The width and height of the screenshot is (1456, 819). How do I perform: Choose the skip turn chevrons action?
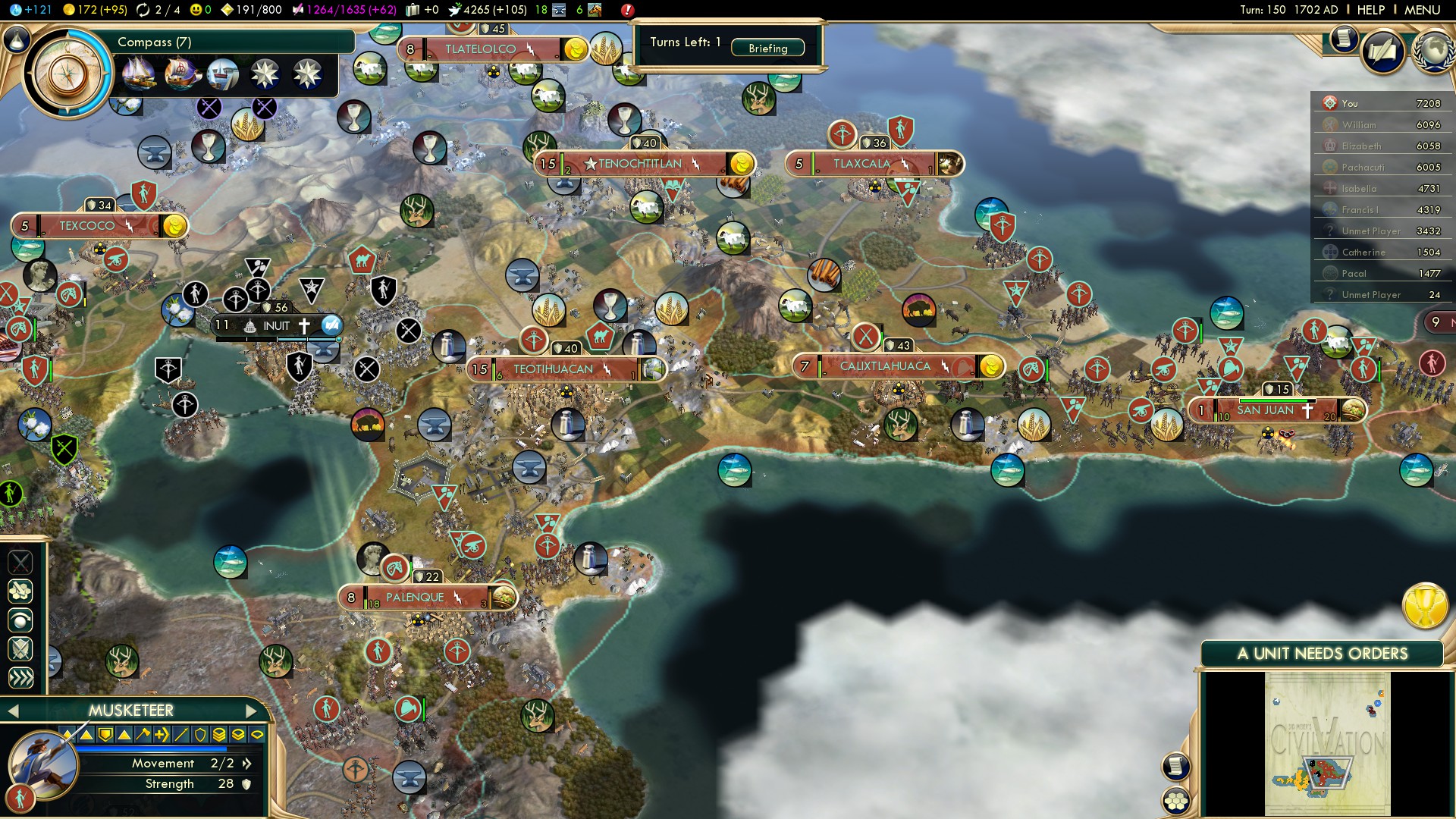pos(20,677)
